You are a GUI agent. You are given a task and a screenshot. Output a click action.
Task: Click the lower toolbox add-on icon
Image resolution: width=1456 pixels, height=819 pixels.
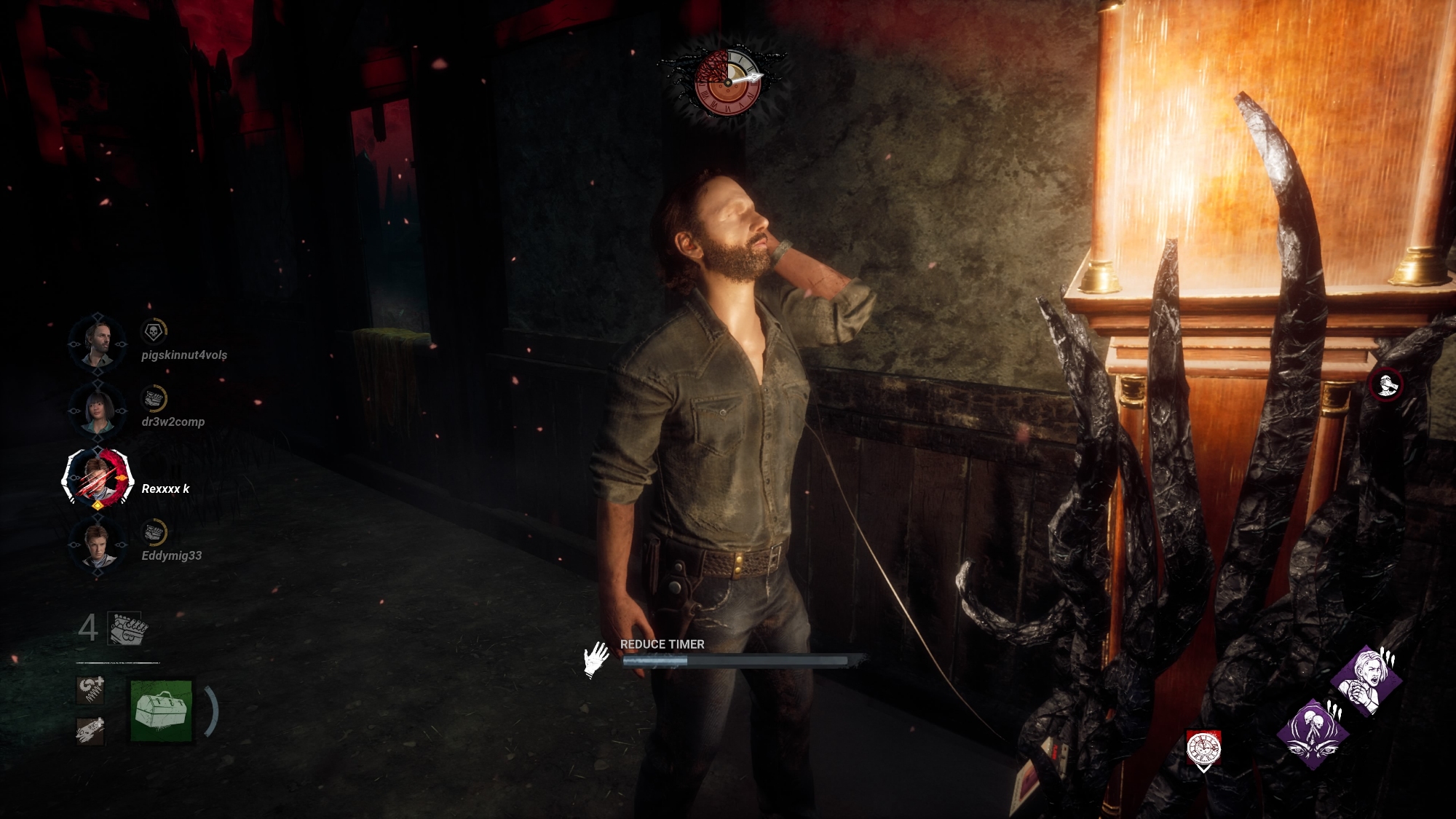click(x=90, y=730)
